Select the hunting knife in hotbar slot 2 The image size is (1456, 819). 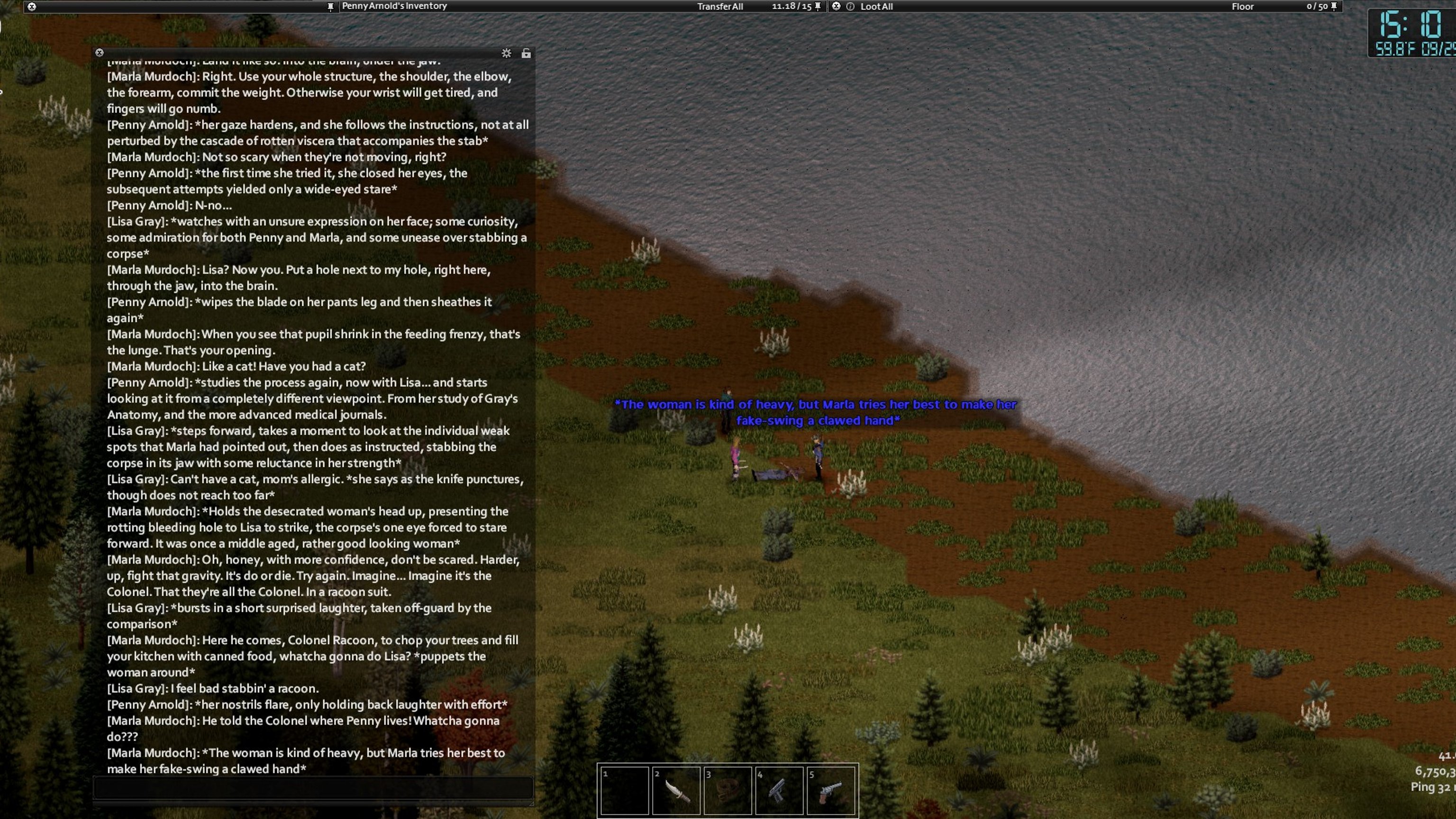point(676,790)
